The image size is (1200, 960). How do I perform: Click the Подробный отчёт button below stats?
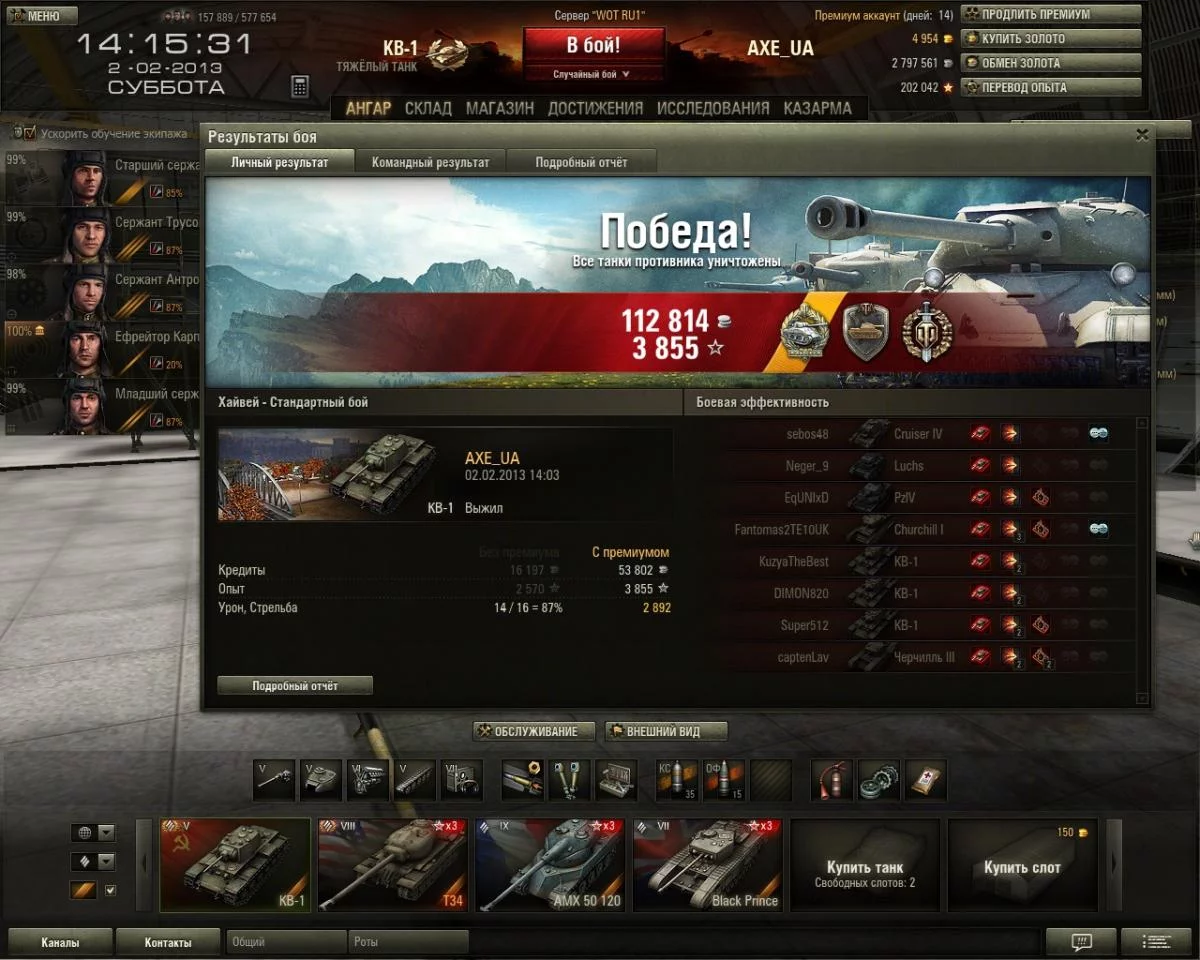(295, 686)
